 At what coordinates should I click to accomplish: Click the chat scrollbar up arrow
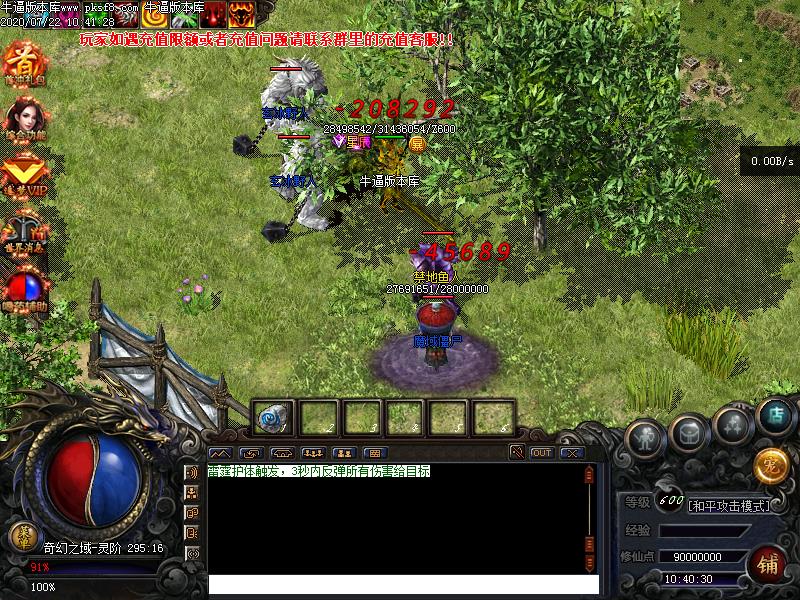pos(591,471)
